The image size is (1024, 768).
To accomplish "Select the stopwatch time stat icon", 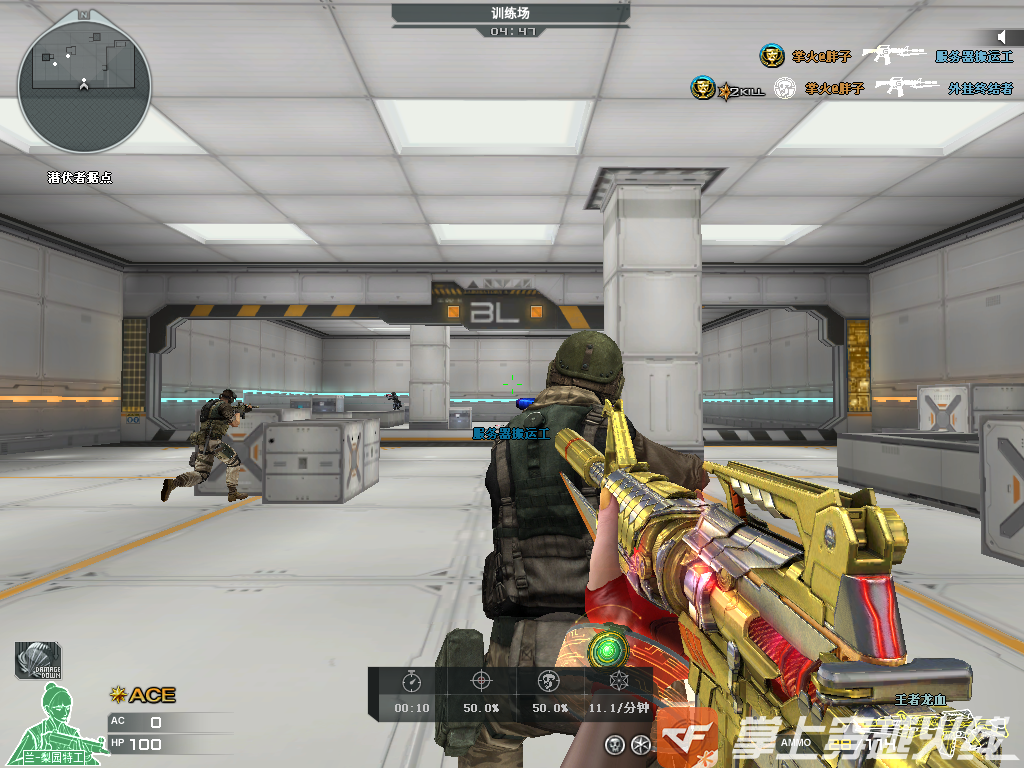I will pos(412,682).
